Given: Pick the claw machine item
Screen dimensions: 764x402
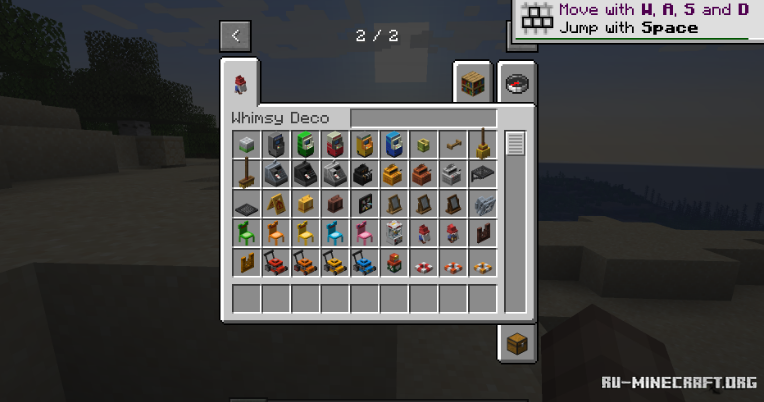Looking at the screenshot, I should pos(394,234).
